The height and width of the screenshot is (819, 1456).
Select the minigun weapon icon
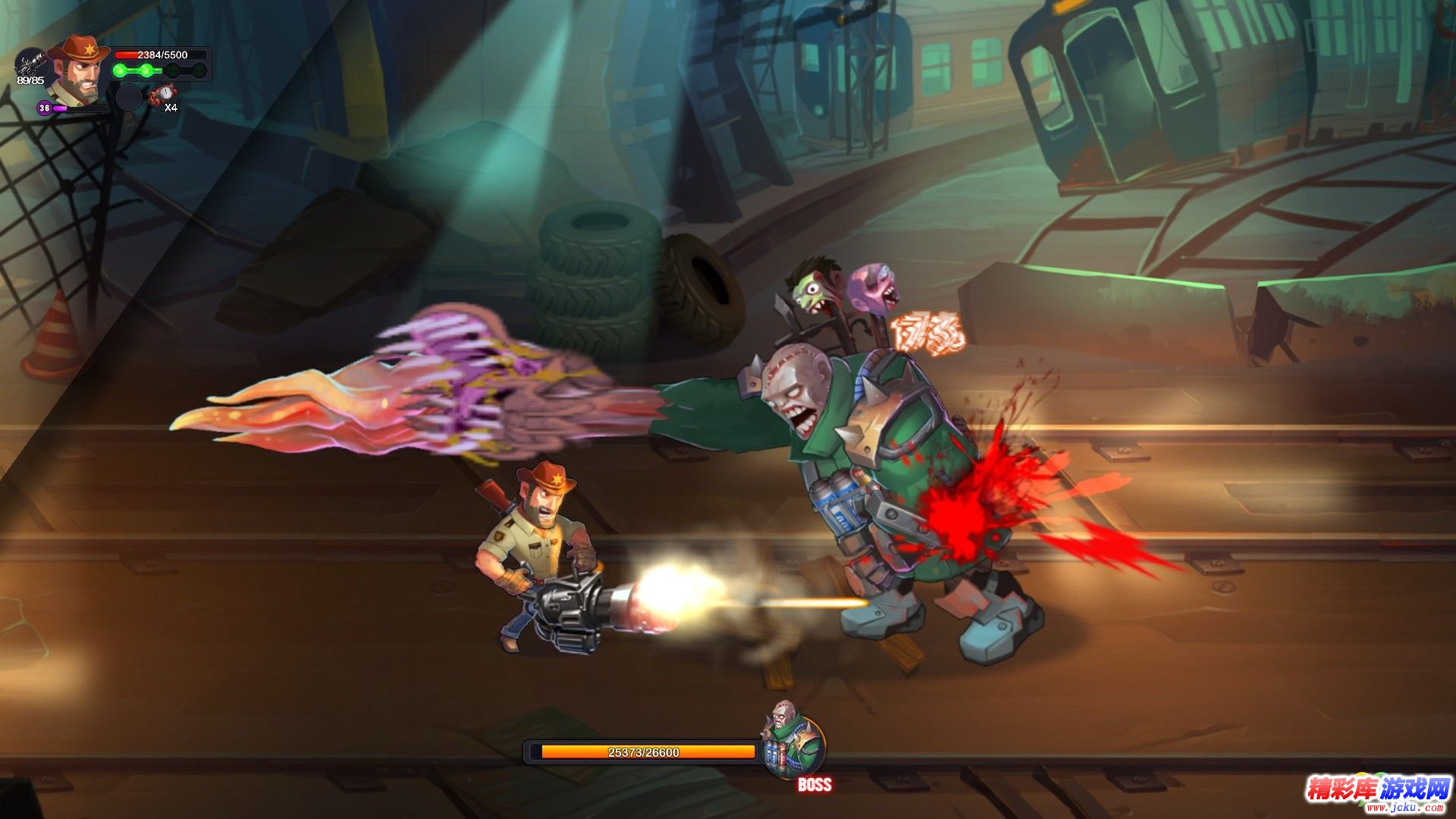[30, 62]
